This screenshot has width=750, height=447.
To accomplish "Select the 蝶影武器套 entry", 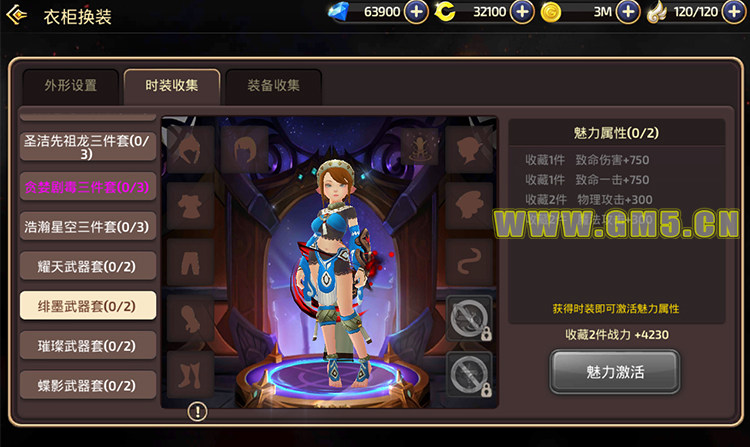I will (x=87, y=385).
